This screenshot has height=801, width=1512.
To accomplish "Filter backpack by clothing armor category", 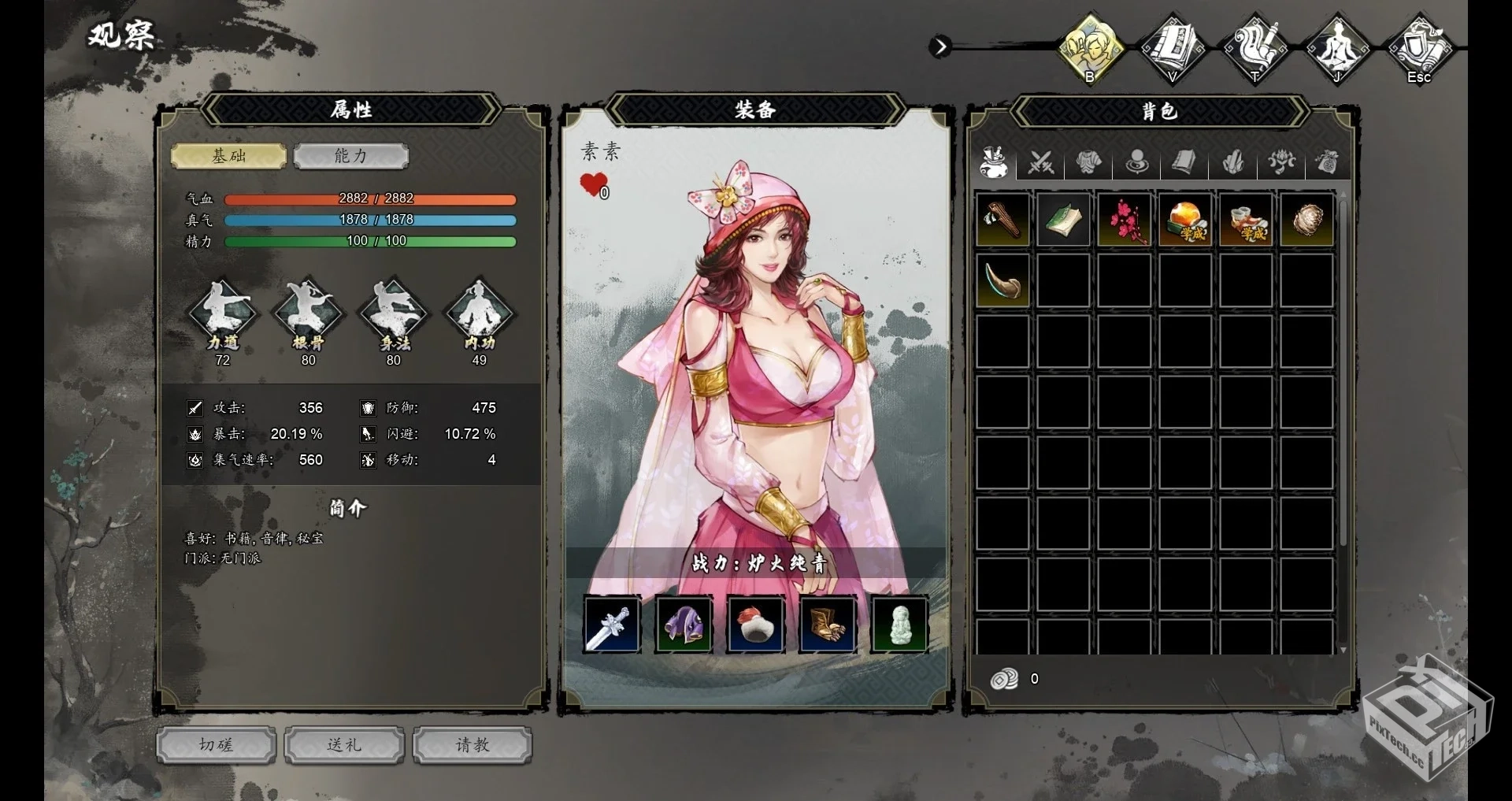I will tap(1088, 163).
